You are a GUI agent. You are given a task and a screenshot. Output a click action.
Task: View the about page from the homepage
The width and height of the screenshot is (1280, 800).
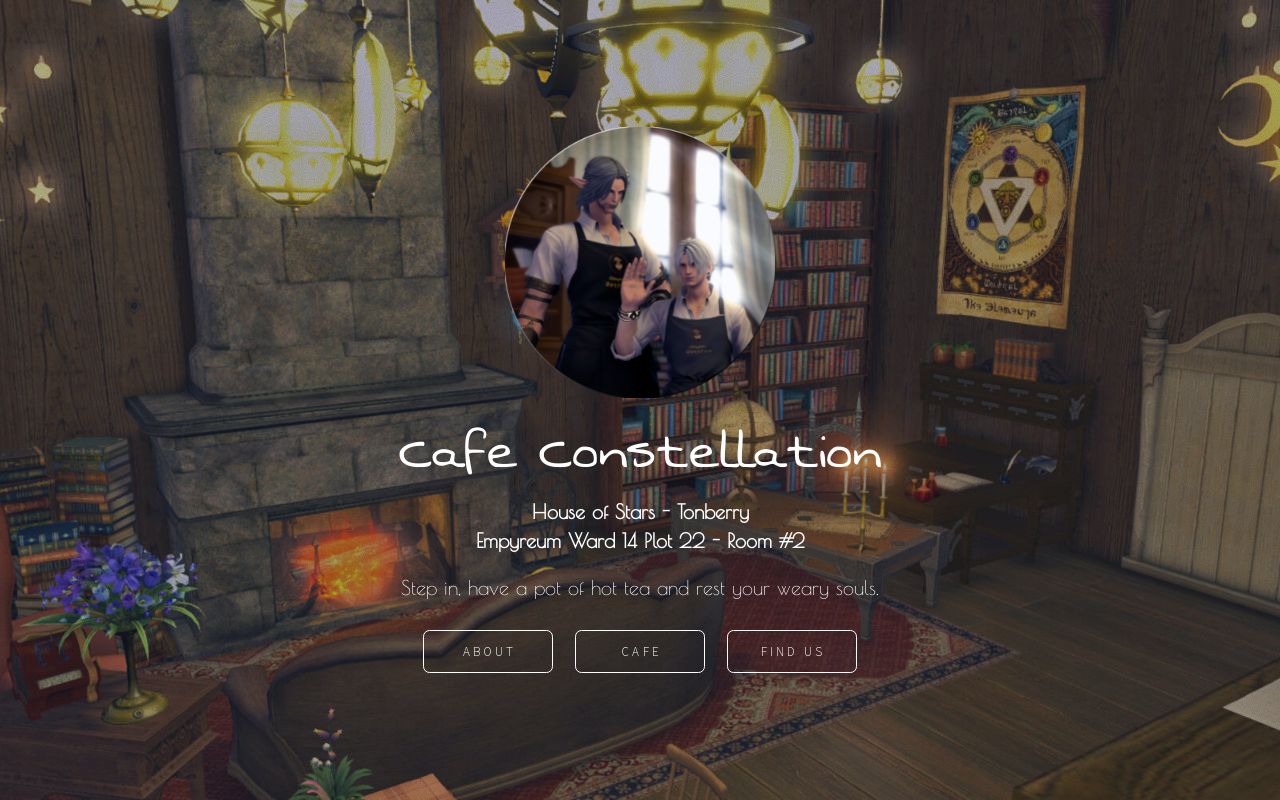pyautogui.click(x=487, y=651)
